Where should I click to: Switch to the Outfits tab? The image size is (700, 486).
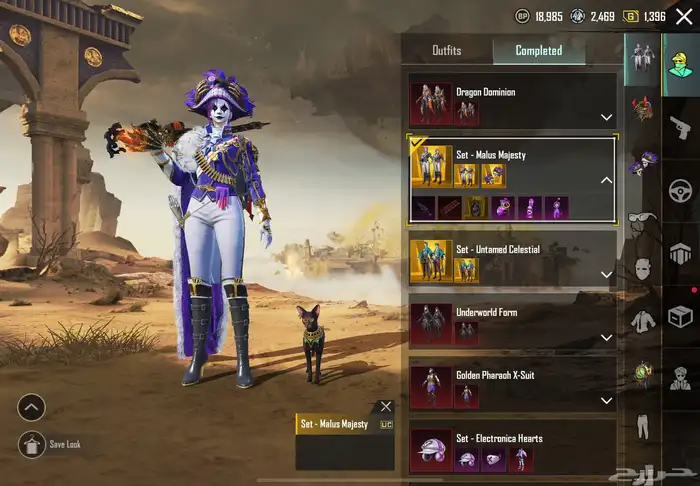point(446,50)
